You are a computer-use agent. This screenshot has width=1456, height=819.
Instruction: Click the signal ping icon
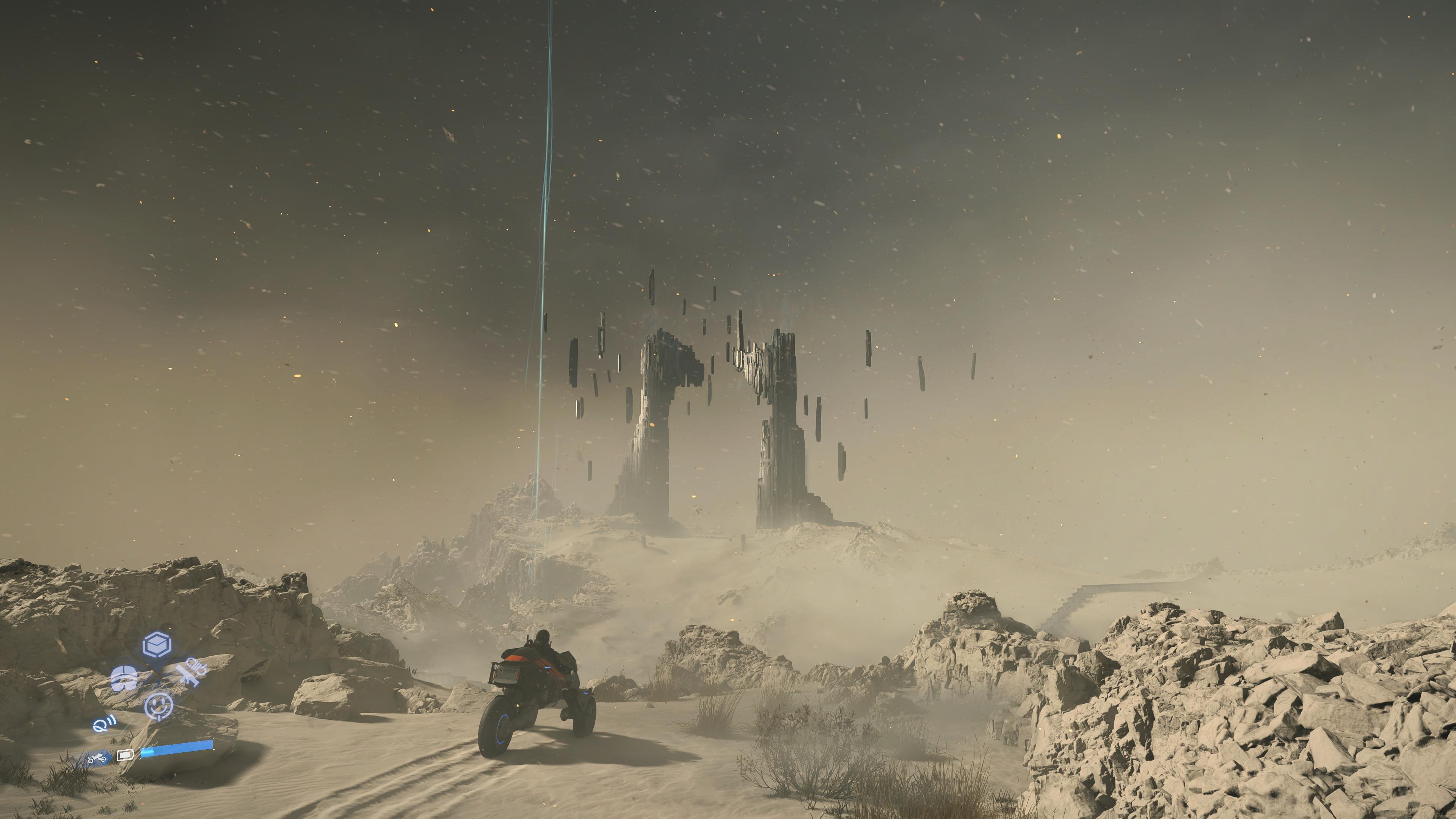(x=105, y=724)
